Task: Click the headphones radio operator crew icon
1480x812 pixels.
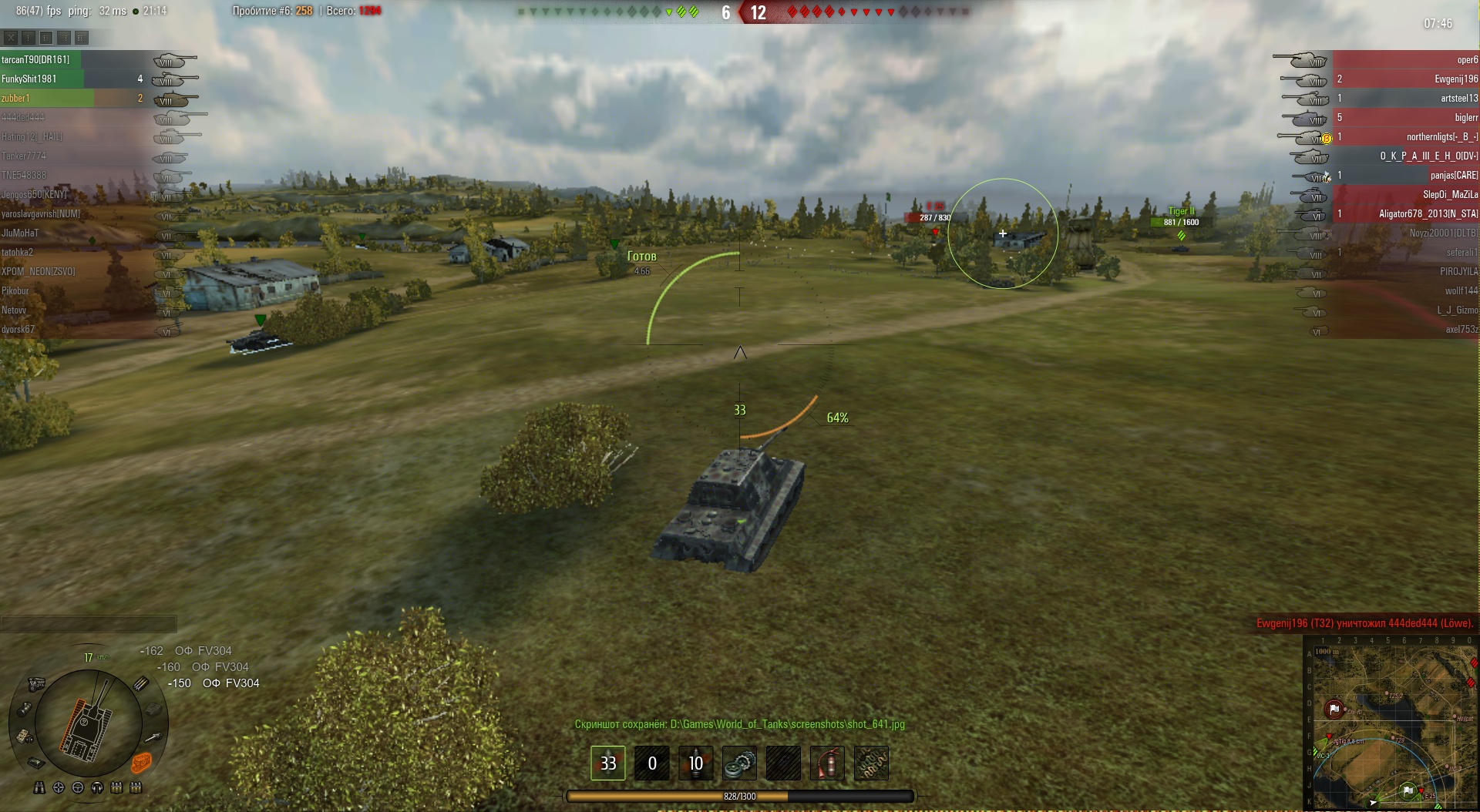Action: 97,787
